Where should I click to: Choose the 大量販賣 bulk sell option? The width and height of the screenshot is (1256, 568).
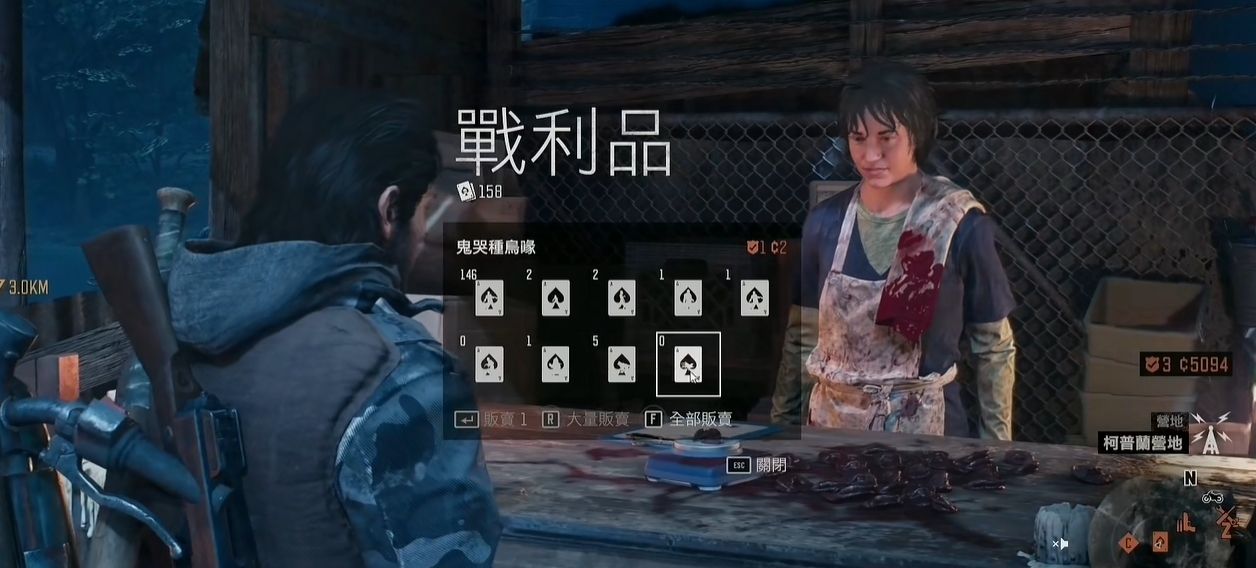pyautogui.click(x=589, y=419)
